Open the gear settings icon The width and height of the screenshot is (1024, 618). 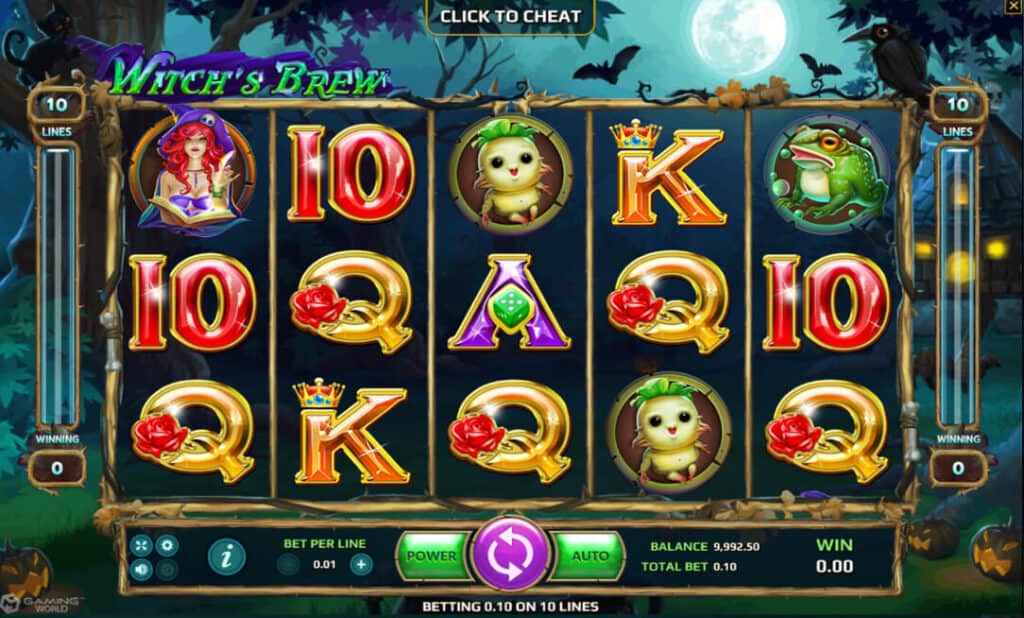[x=167, y=546]
